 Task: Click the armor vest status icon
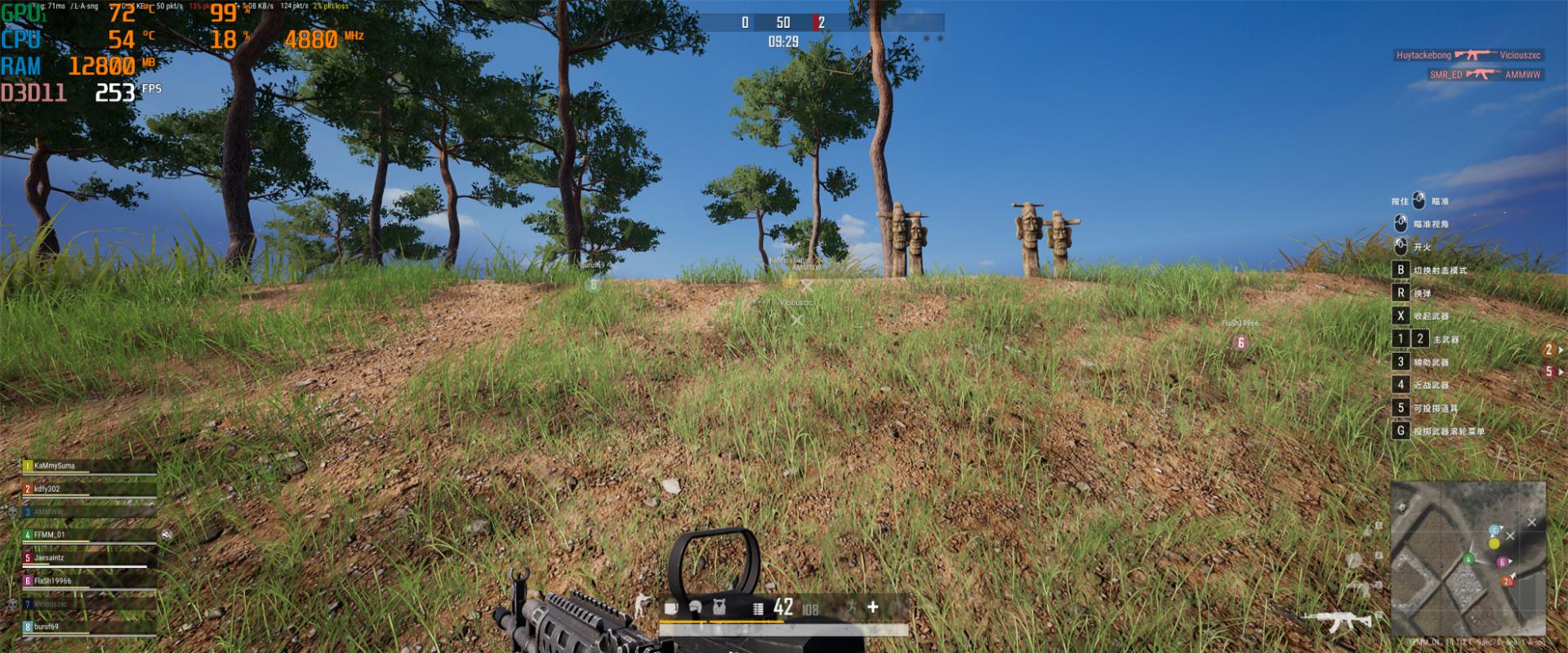click(719, 607)
